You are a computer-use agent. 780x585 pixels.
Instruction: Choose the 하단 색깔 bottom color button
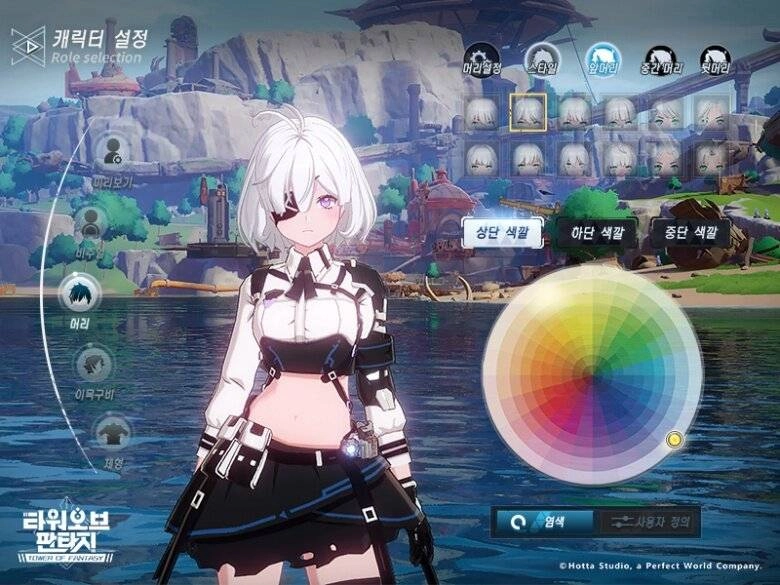pyautogui.click(x=596, y=232)
